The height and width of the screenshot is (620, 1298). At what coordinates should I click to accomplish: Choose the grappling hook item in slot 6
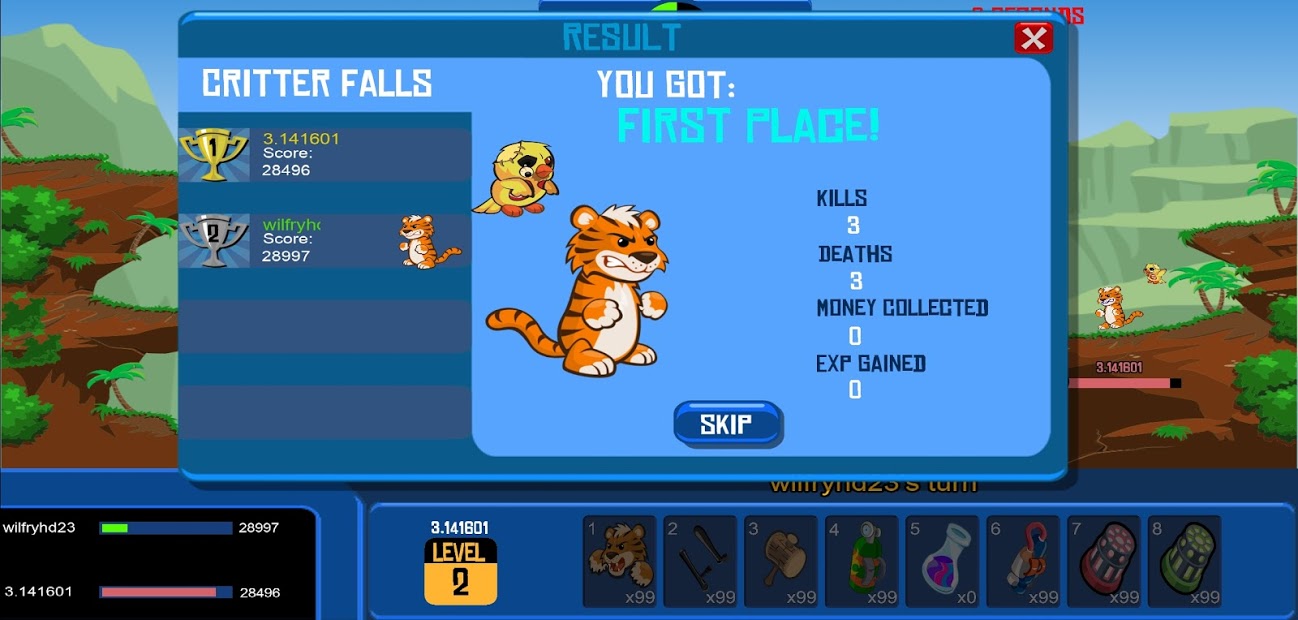pos(1023,561)
